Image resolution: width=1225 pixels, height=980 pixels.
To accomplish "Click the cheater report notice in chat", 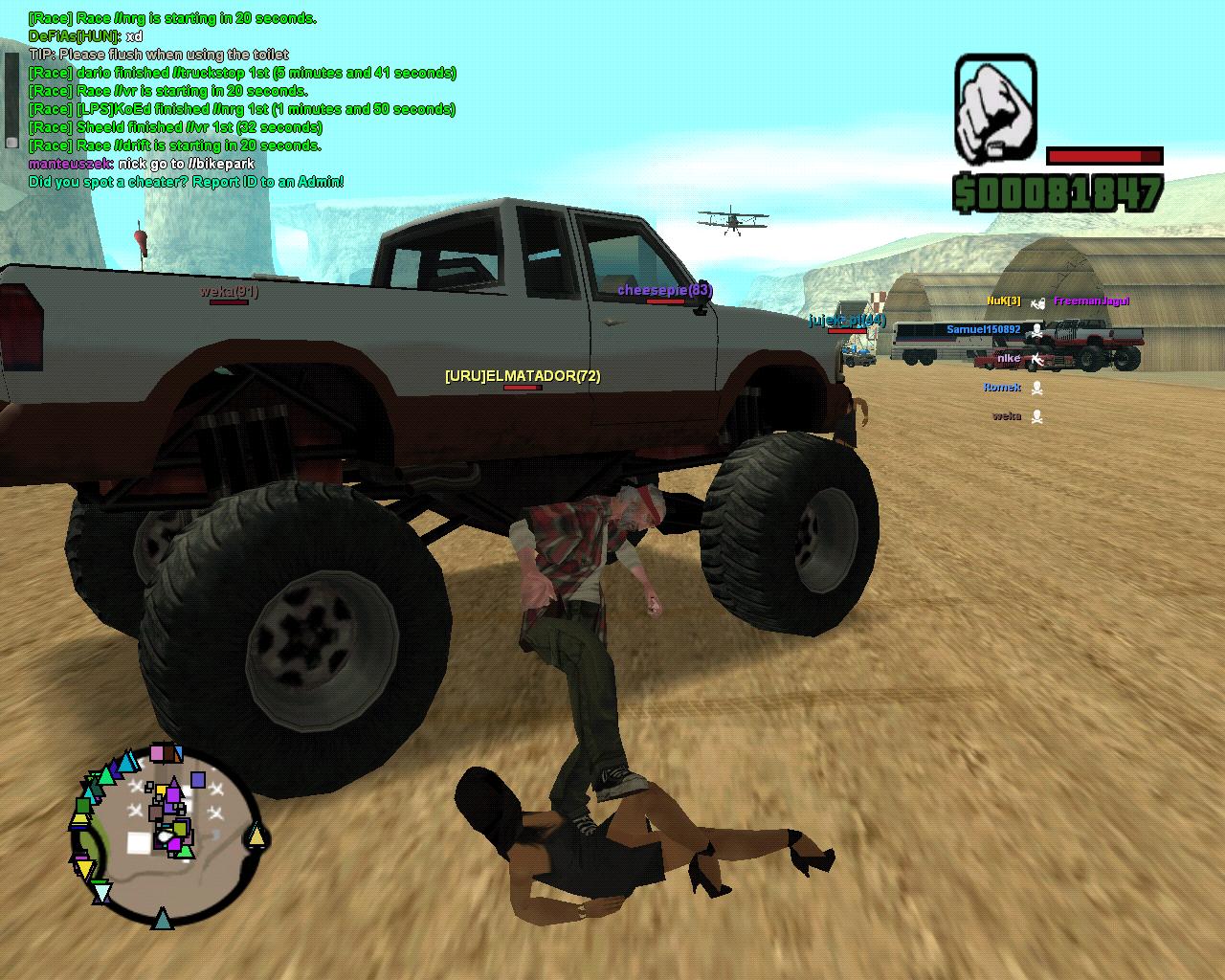I will [186, 182].
